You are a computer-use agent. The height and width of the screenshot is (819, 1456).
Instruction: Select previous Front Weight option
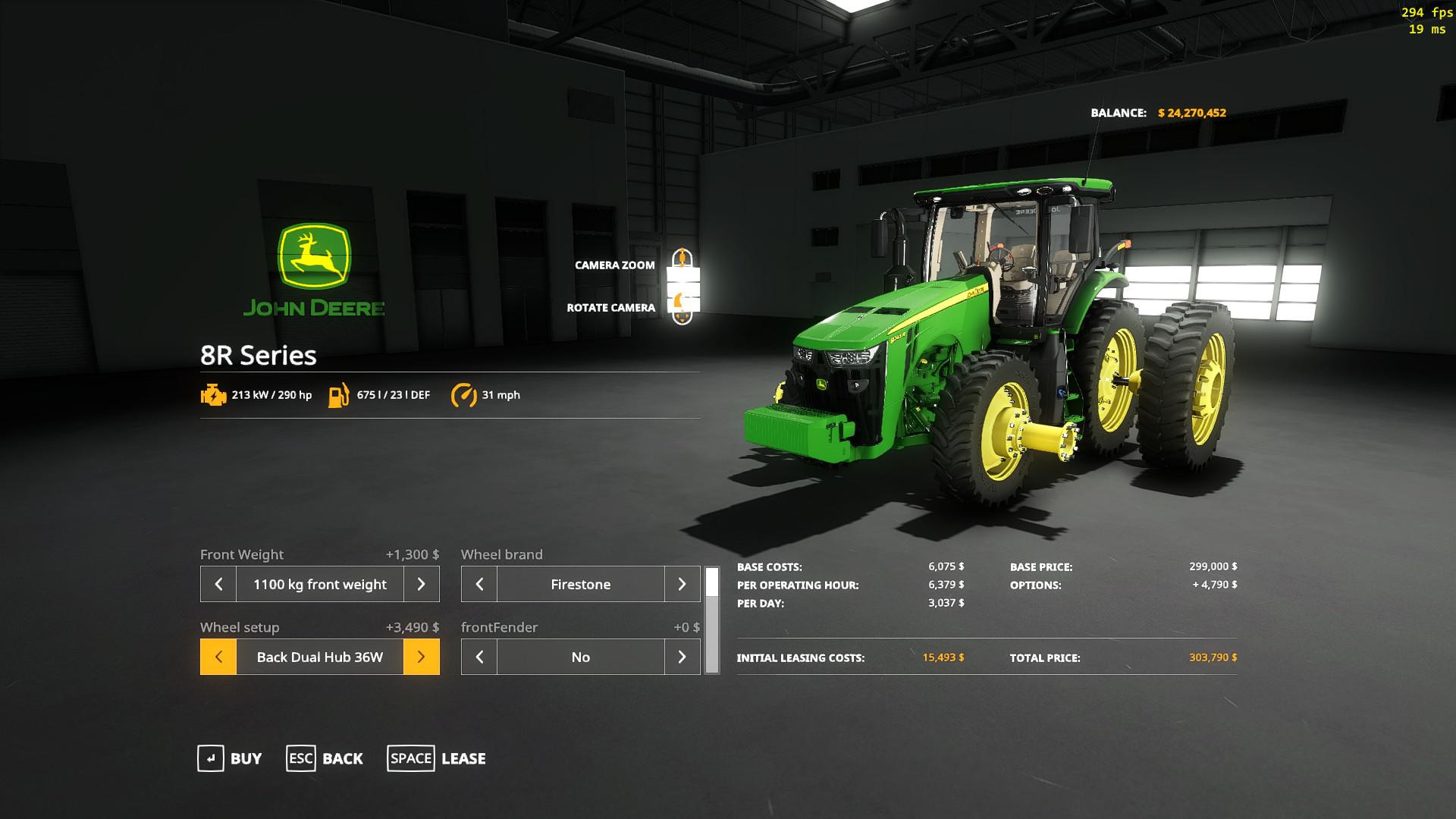click(218, 584)
